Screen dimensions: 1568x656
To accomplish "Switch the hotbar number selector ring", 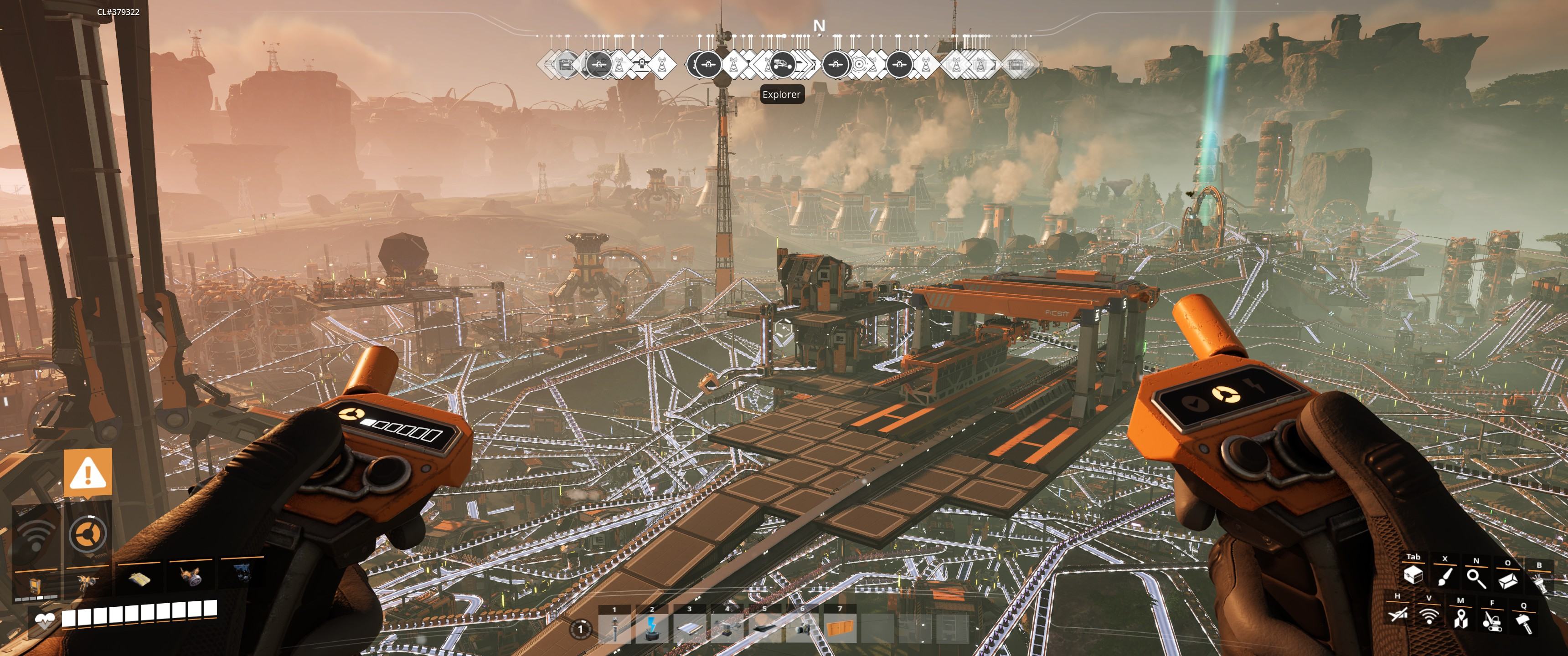I will 580,629.
